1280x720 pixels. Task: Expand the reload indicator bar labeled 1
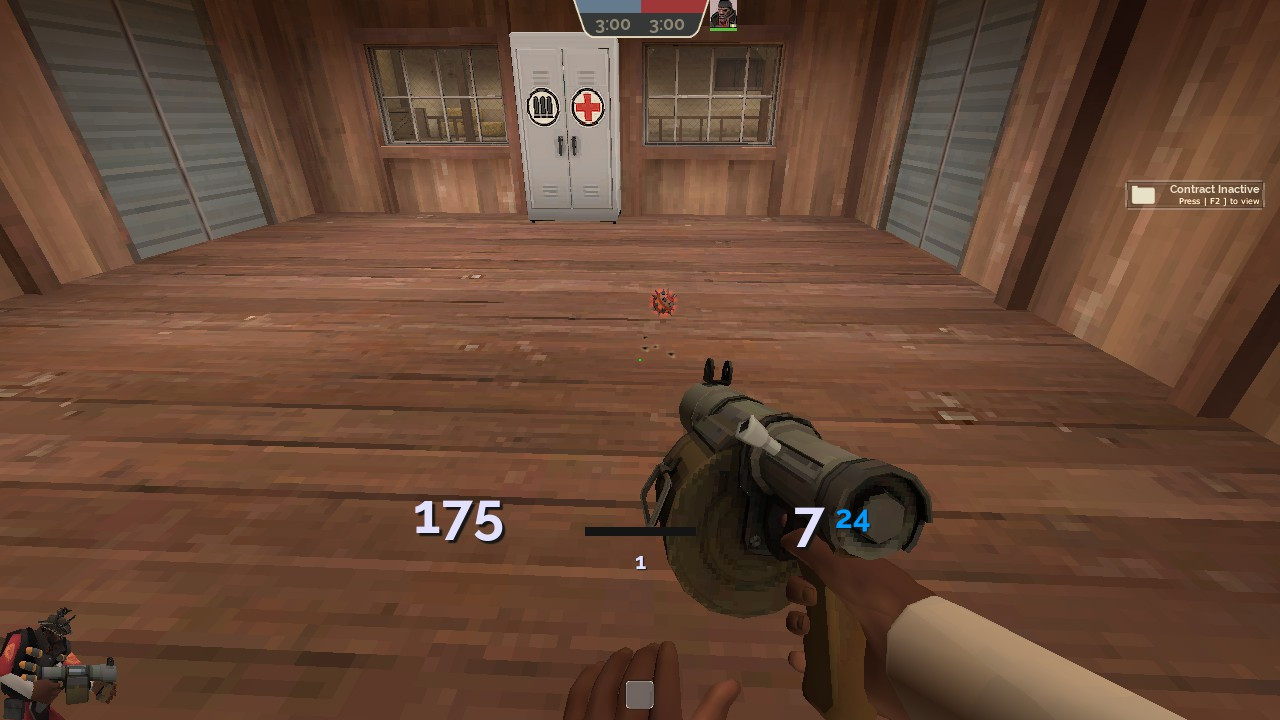640,530
